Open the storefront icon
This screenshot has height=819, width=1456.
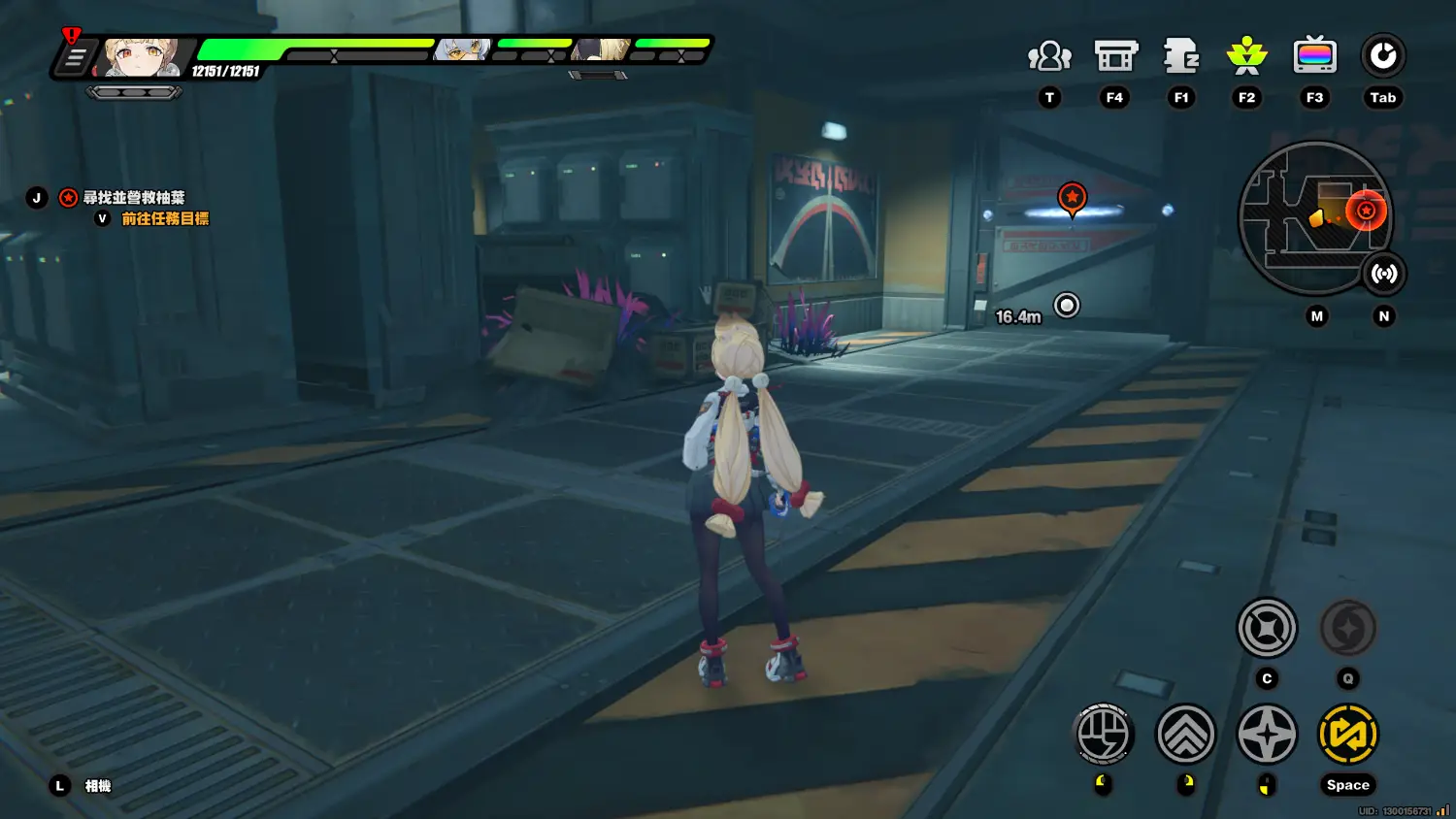point(1115,57)
